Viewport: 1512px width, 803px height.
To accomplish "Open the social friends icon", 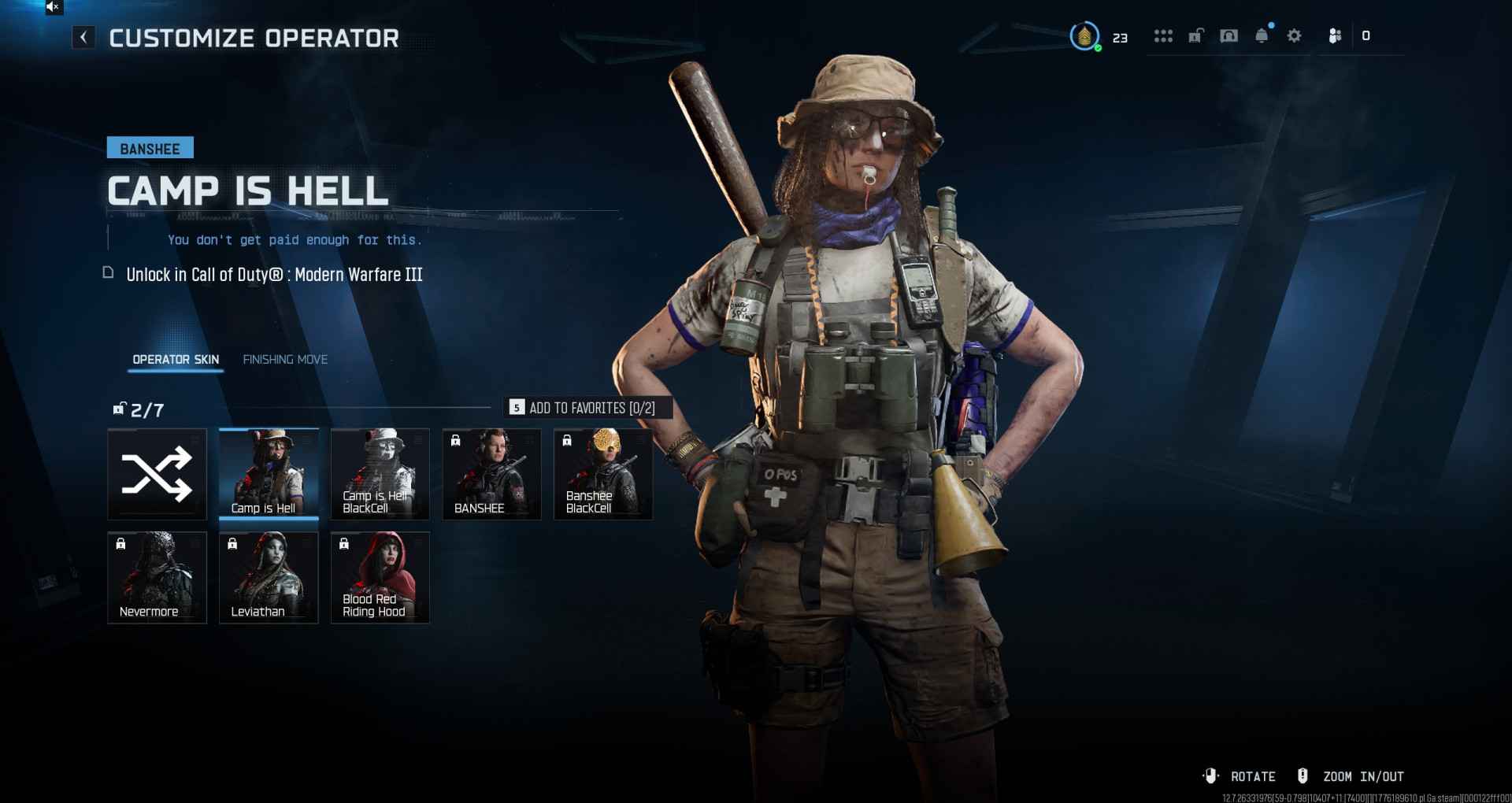I will (x=1335, y=36).
